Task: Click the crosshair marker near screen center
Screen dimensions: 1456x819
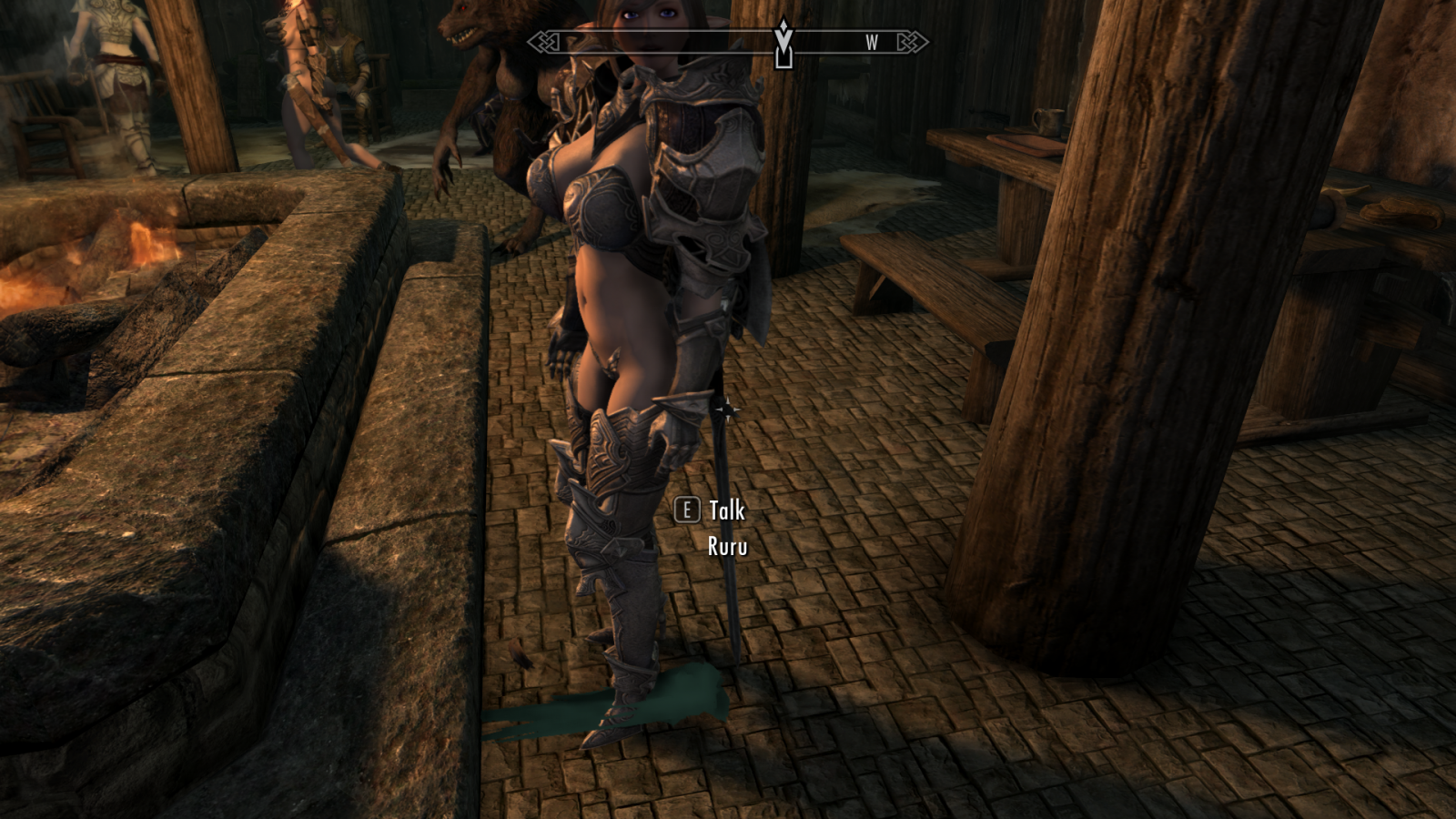Action: coord(728,411)
